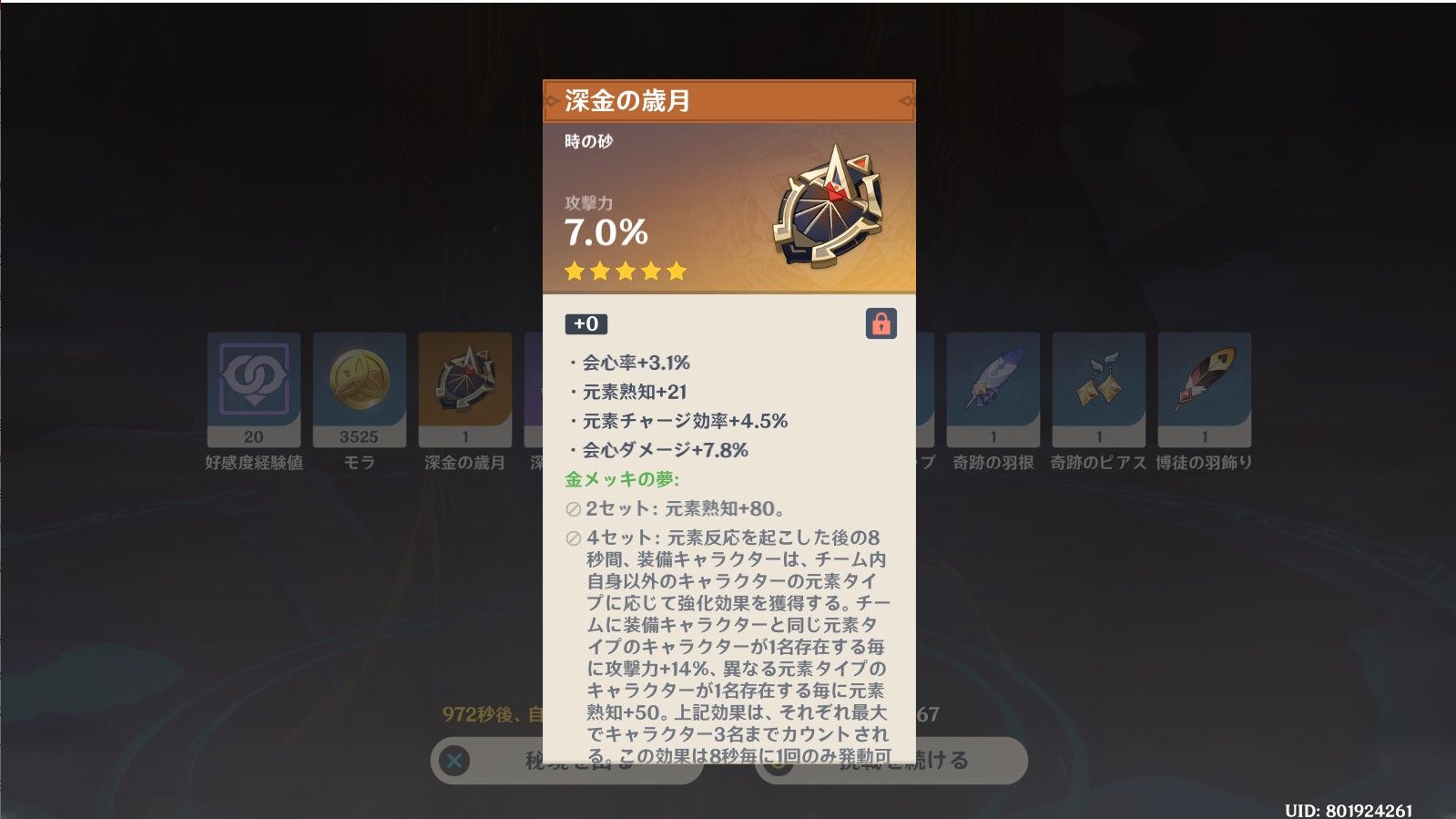This screenshot has width=1456, height=819.
Task: Click the fifth star of the rarity rating
Action: click(675, 271)
